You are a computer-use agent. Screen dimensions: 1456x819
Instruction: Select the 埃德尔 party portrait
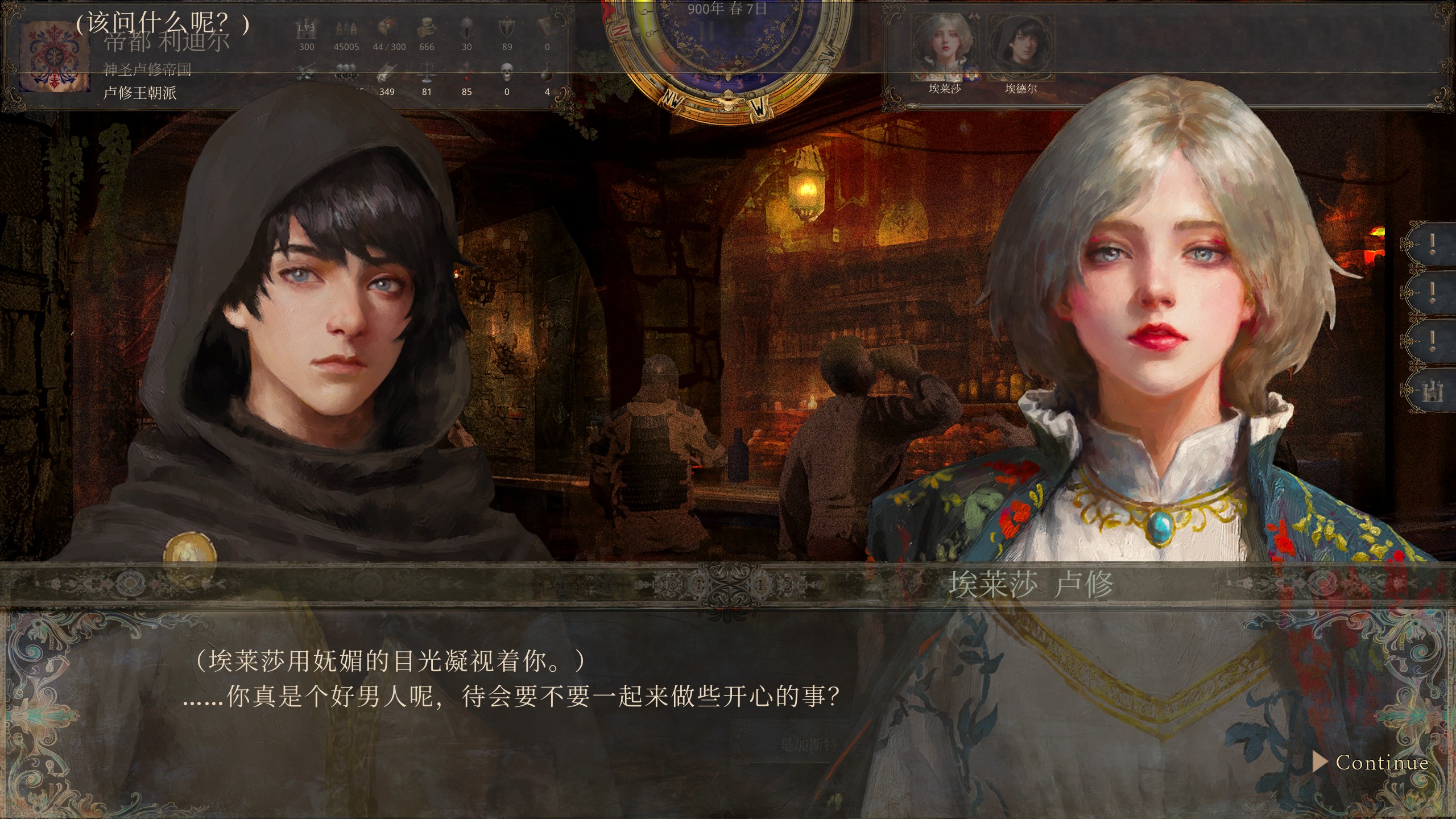[x=1020, y=55]
